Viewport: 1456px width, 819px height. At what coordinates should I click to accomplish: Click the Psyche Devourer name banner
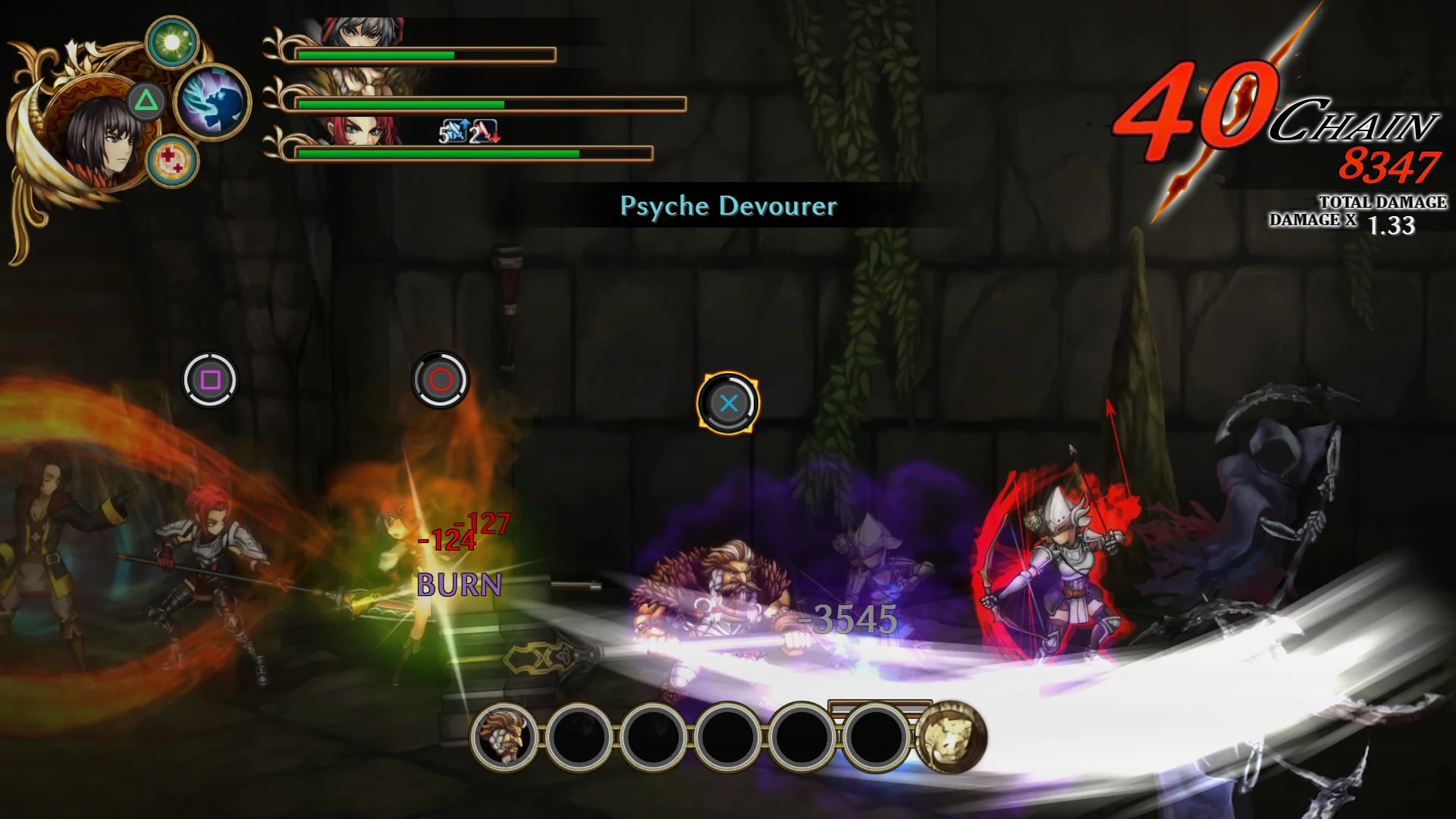728,206
